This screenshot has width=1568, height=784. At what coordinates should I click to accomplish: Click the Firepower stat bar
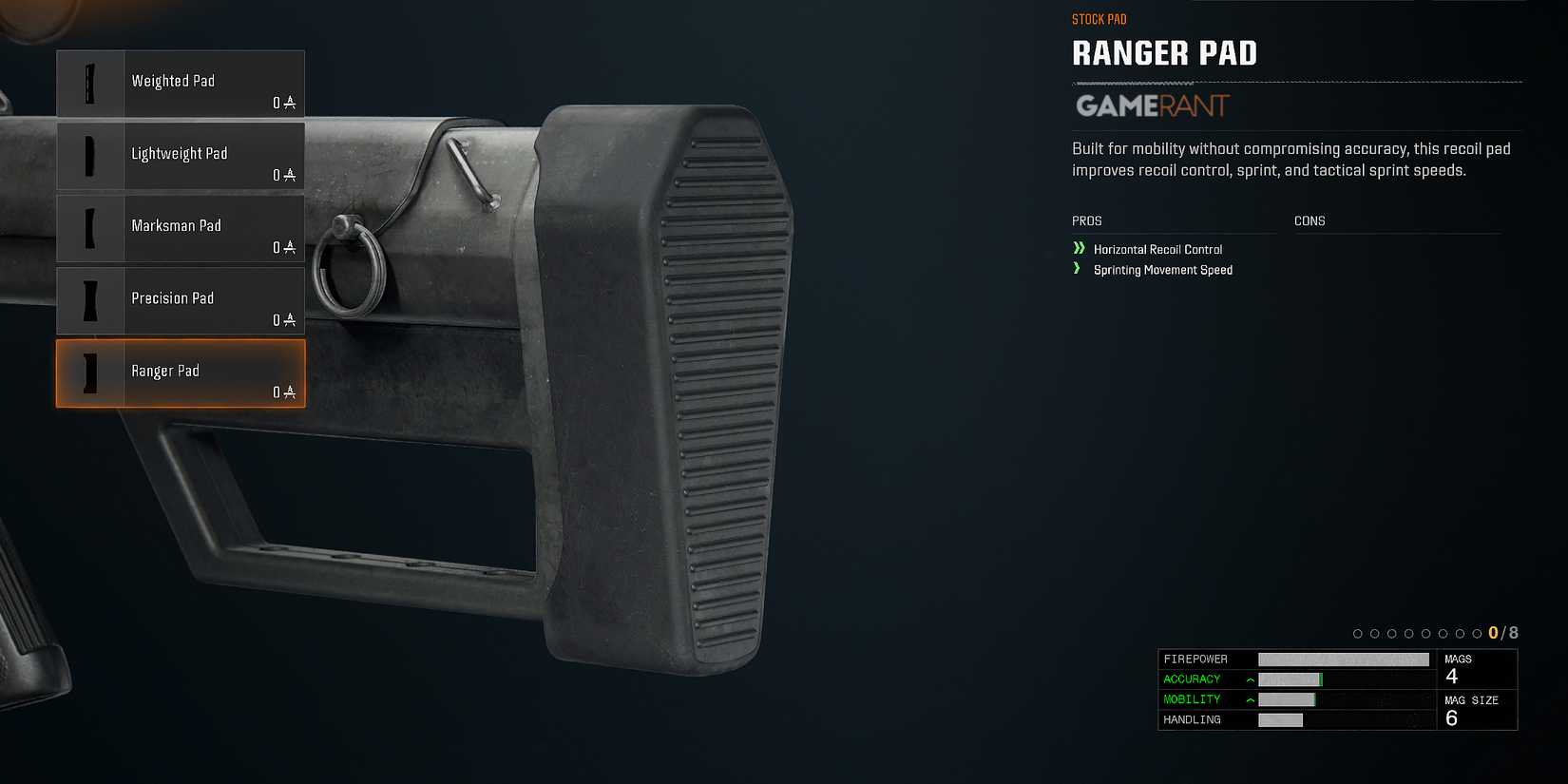pos(1345,658)
